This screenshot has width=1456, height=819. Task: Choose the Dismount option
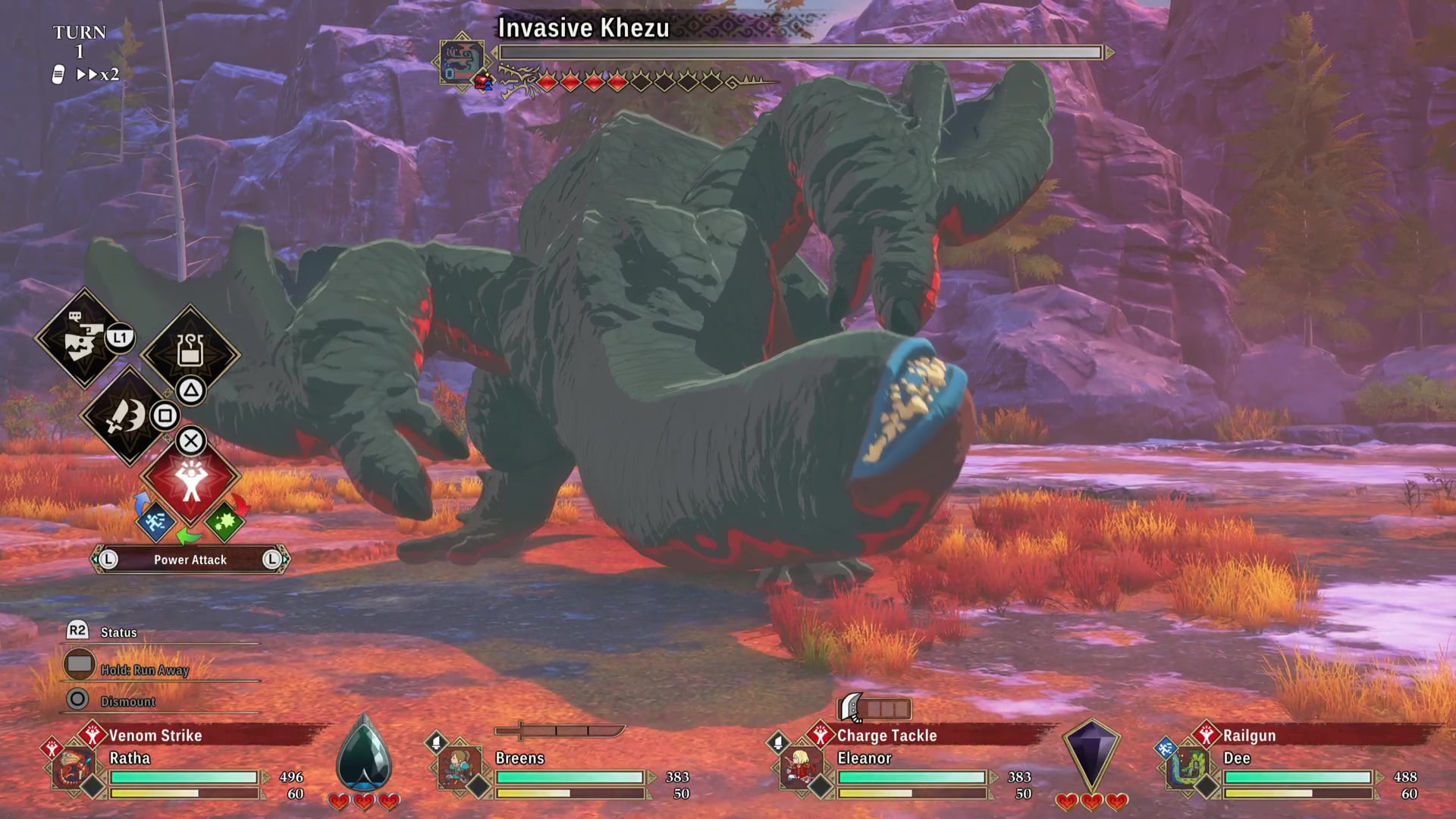(127, 701)
